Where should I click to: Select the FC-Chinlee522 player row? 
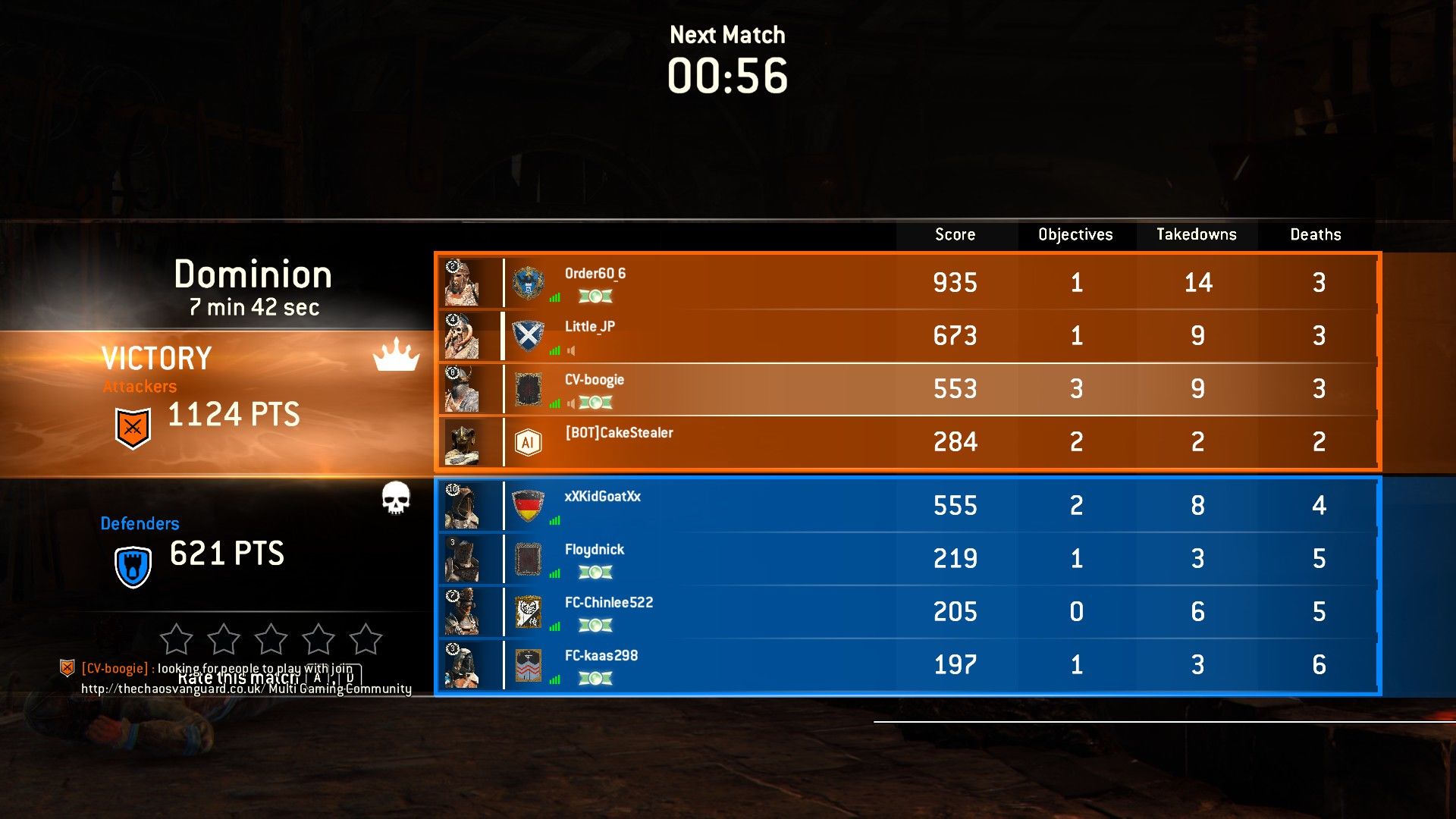pos(906,611)
